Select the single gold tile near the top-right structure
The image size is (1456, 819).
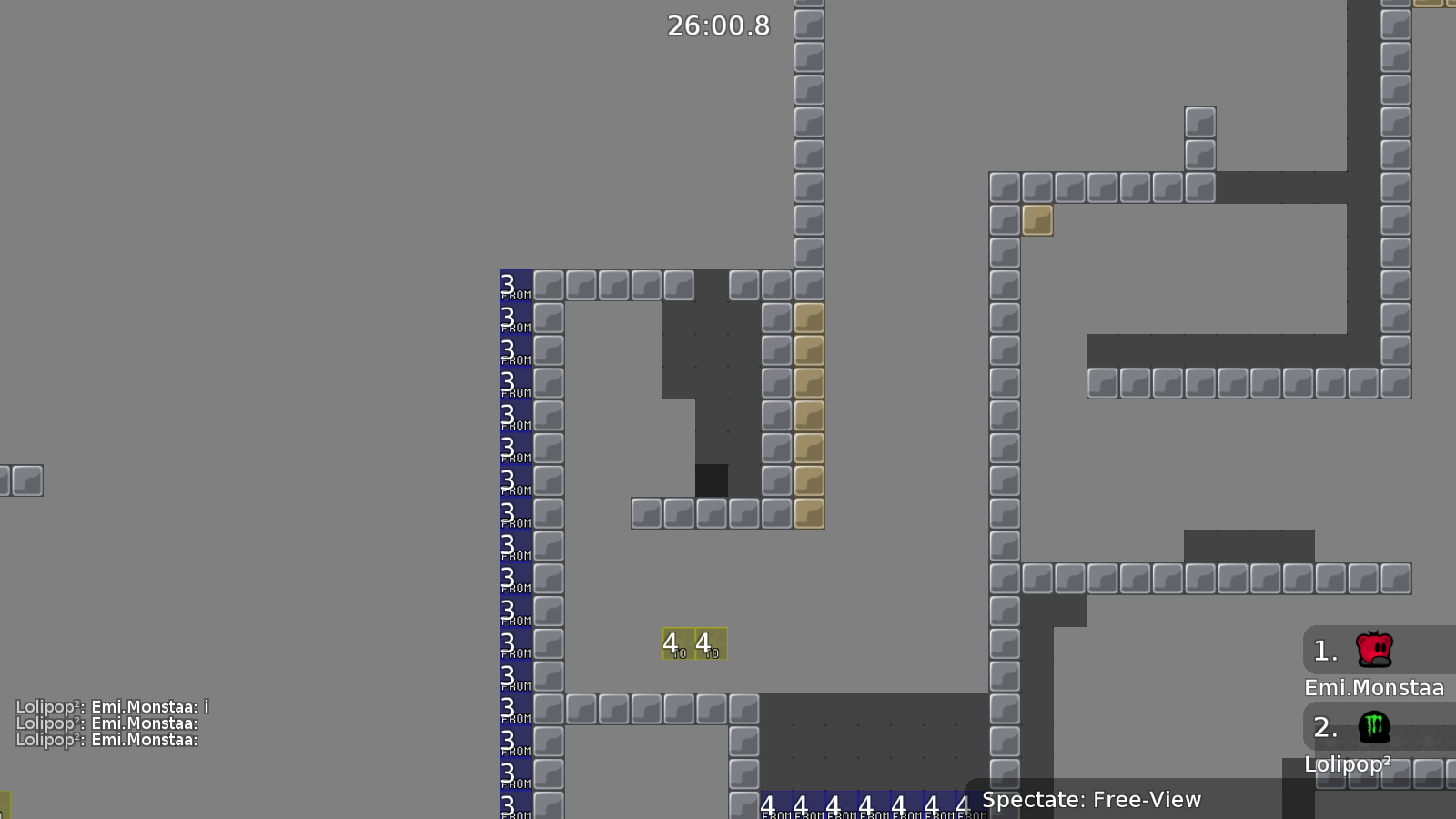(x=1037, y=219)
